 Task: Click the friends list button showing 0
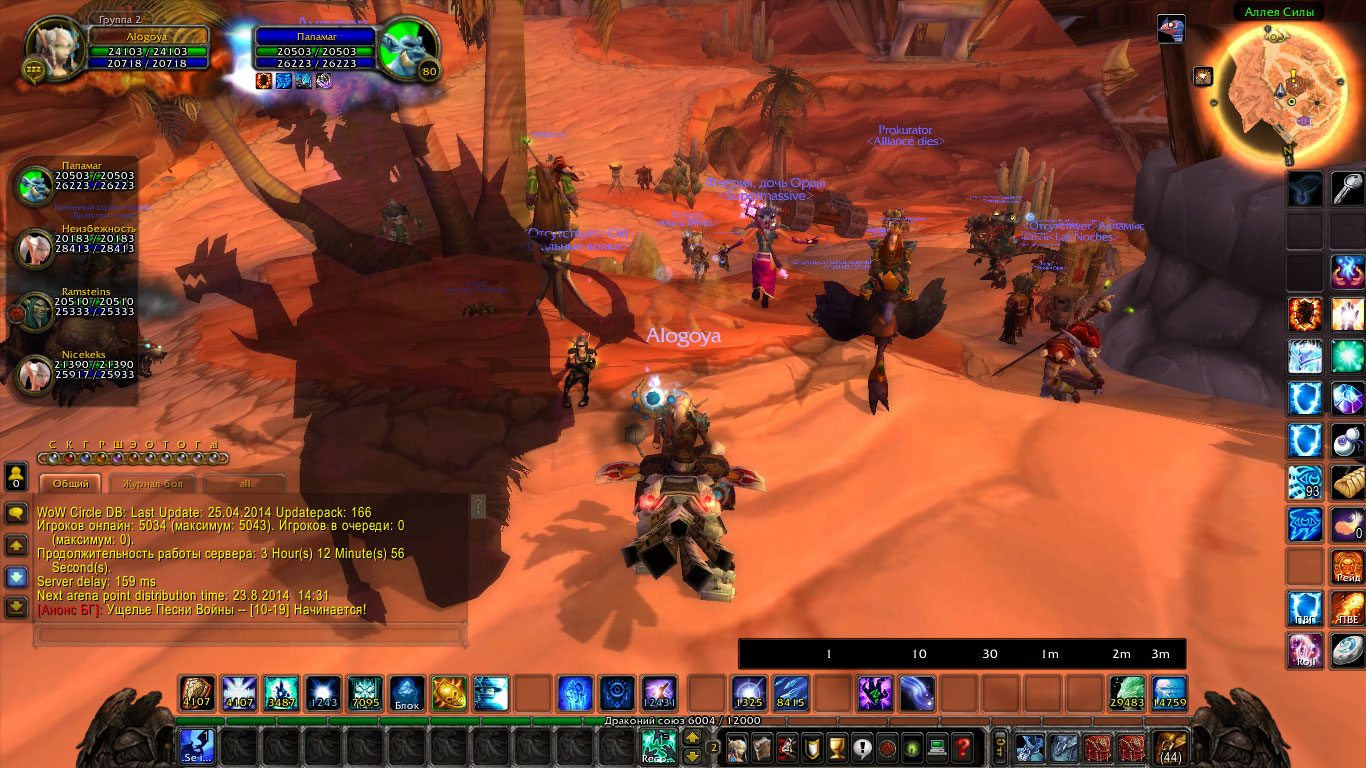click(x=16, y=476)
